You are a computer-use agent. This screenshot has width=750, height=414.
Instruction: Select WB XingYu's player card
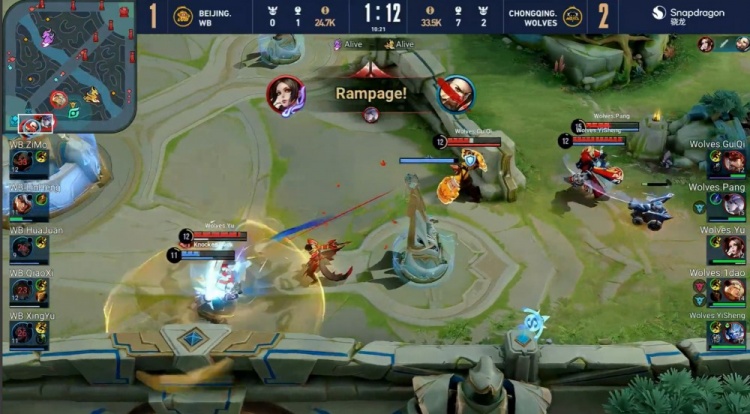tap(28, 334)
